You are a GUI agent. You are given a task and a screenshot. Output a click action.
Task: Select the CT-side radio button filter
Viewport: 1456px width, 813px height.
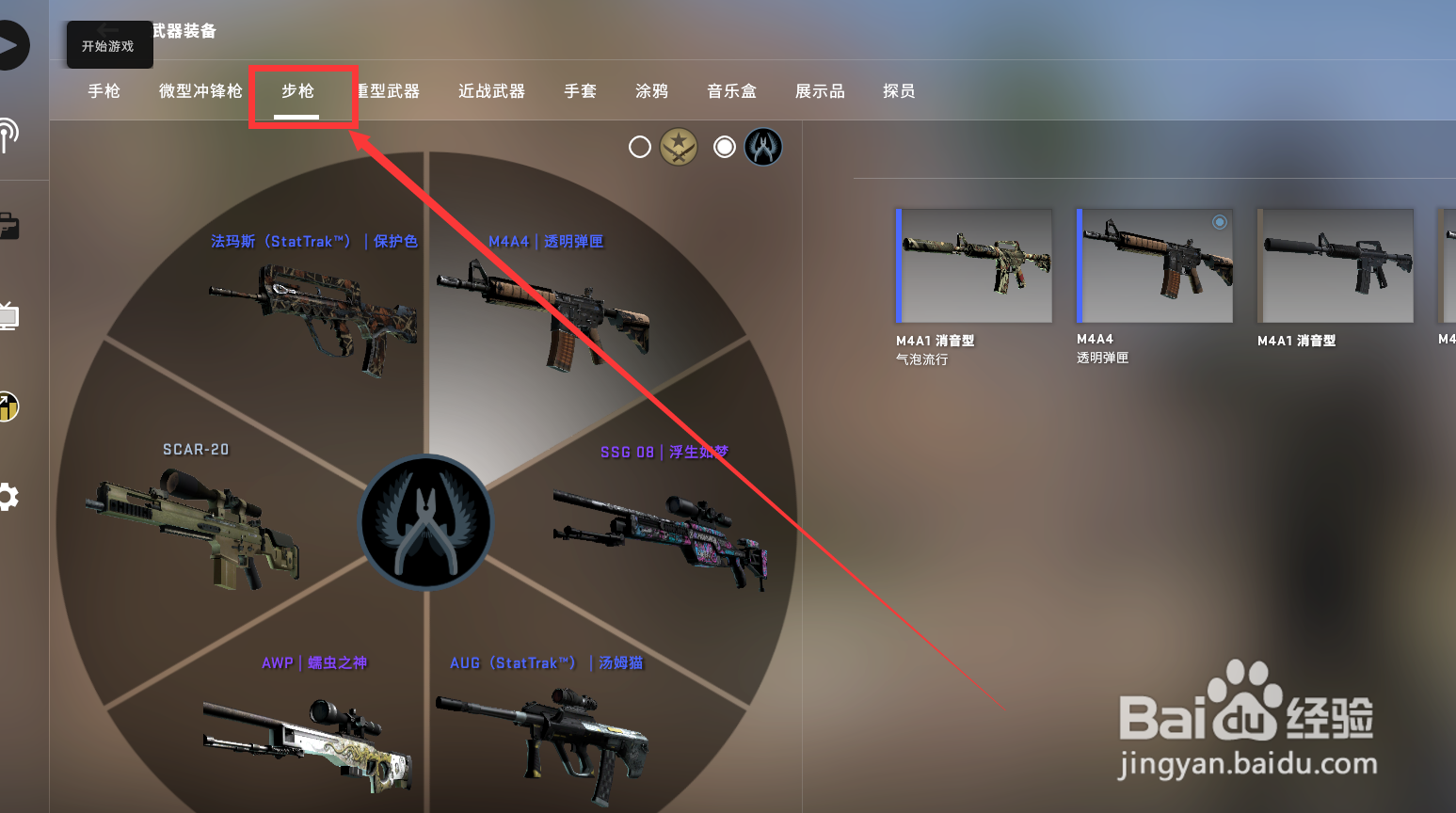[x=723, y=147]
